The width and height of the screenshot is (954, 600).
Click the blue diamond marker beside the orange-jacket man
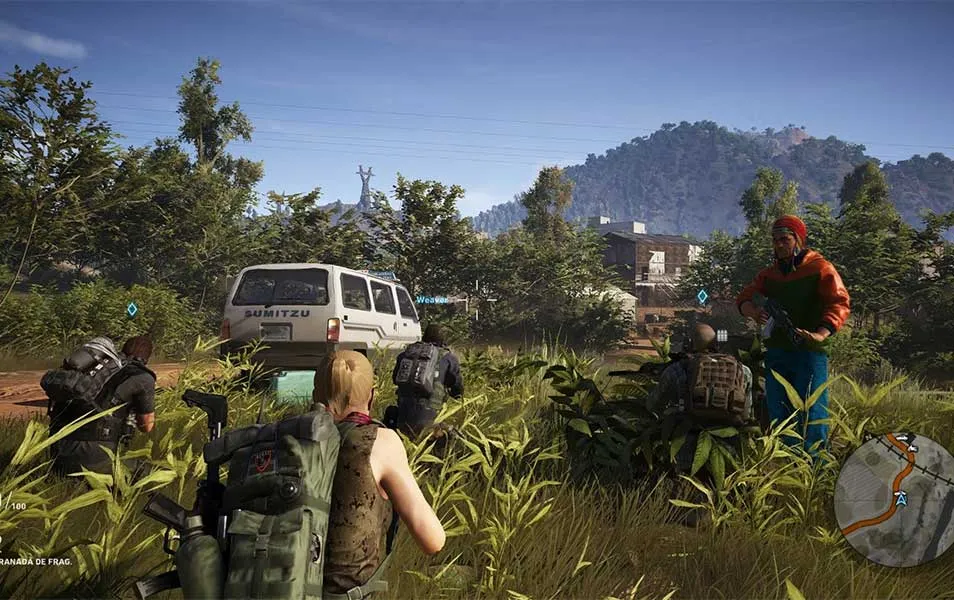pyautogui.click(x=702, y=296)
